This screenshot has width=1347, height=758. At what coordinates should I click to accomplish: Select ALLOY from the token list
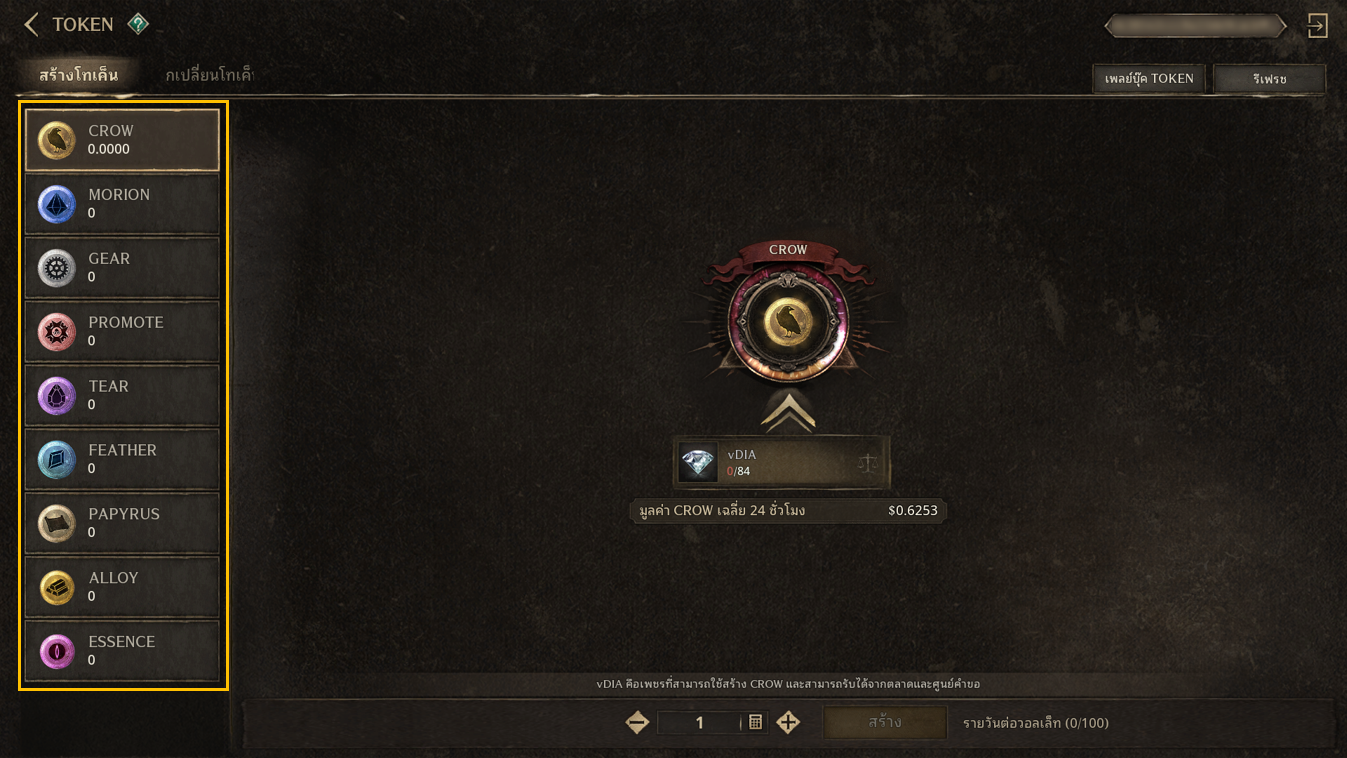point(122,588)
